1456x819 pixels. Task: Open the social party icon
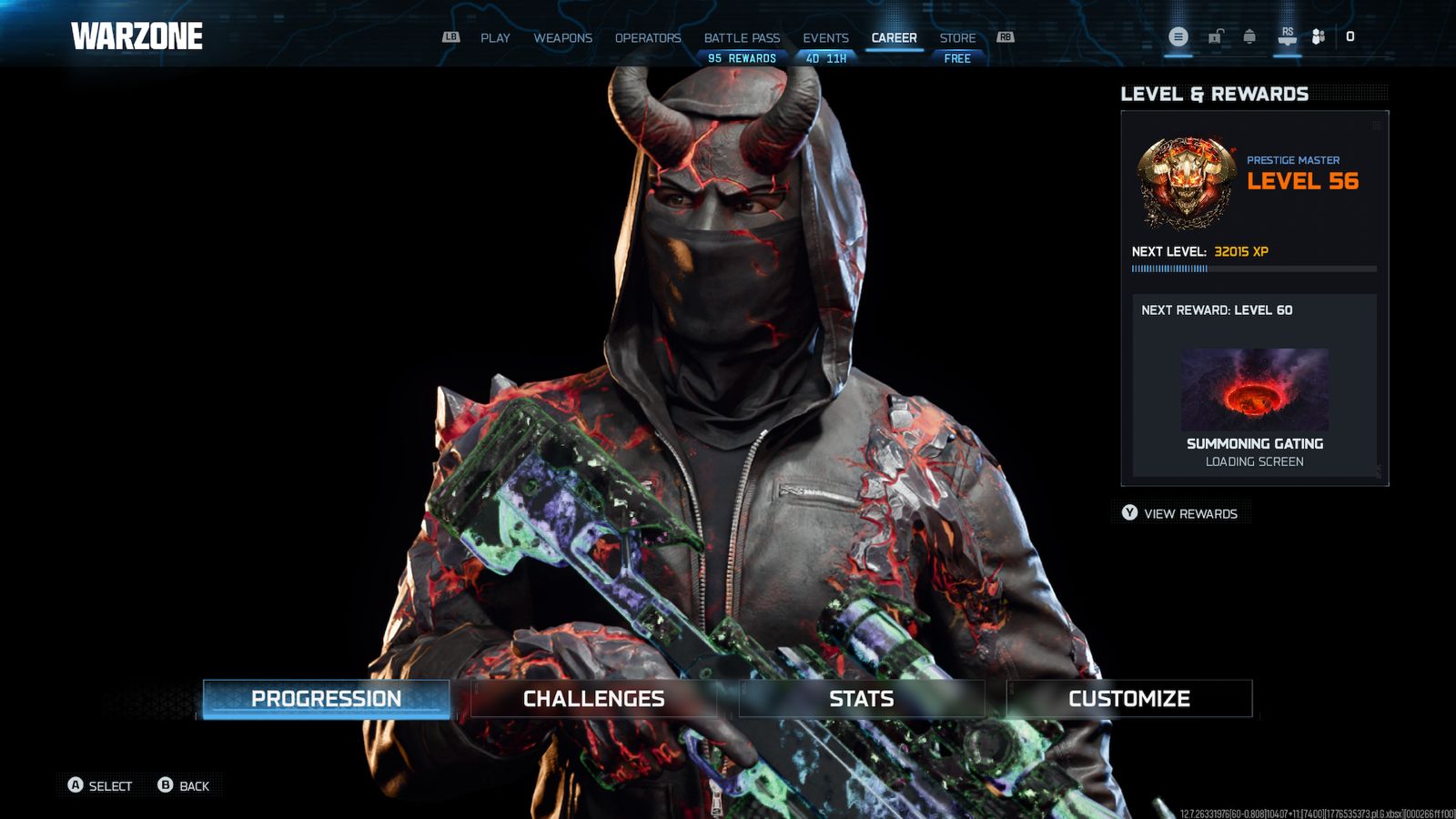tap(1318, 36)
